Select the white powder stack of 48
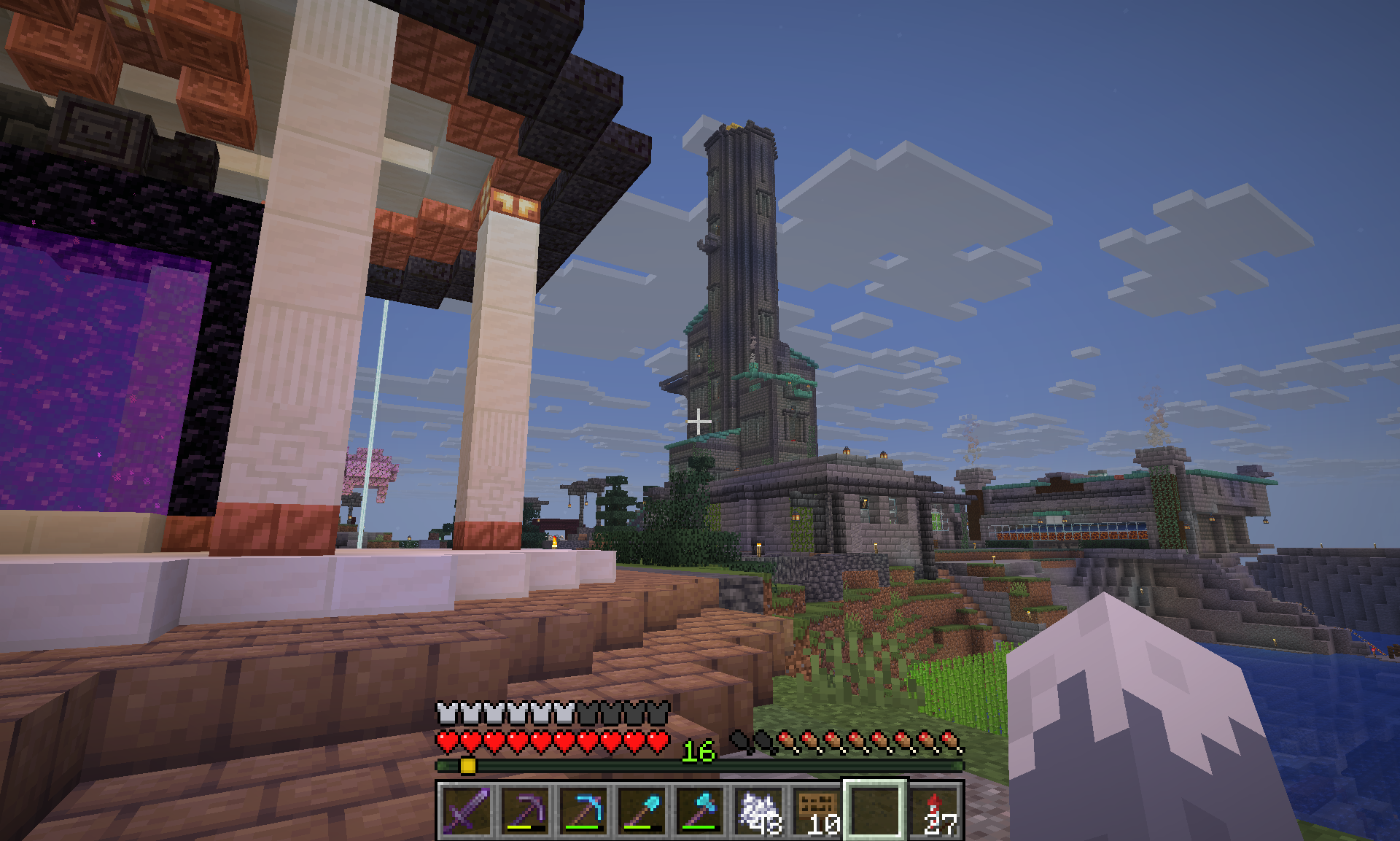The width and height of the screenshot is (1400, 841). [758, 810]
